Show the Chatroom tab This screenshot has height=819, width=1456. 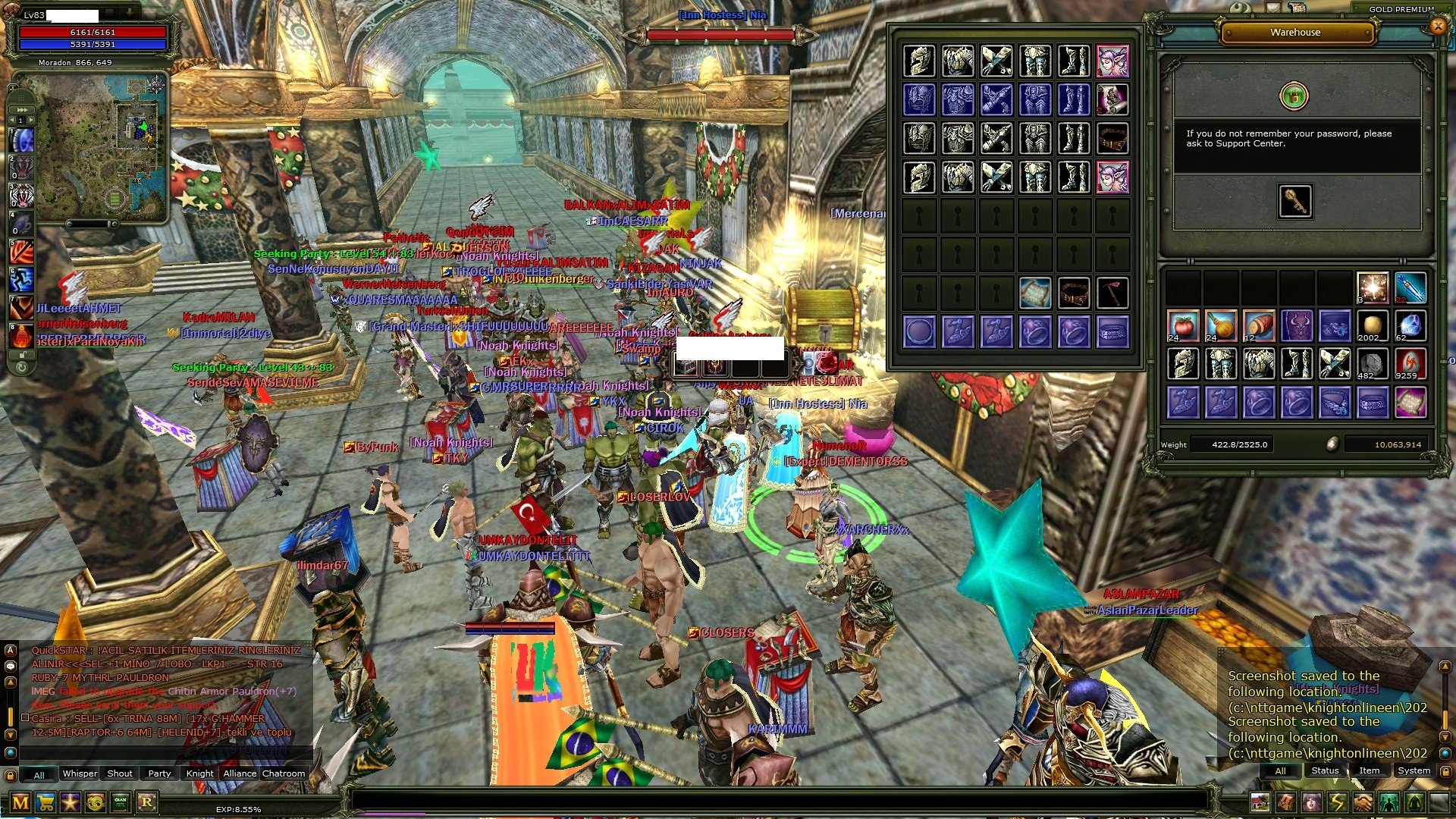pyautogui.click(x=284, y=773)
